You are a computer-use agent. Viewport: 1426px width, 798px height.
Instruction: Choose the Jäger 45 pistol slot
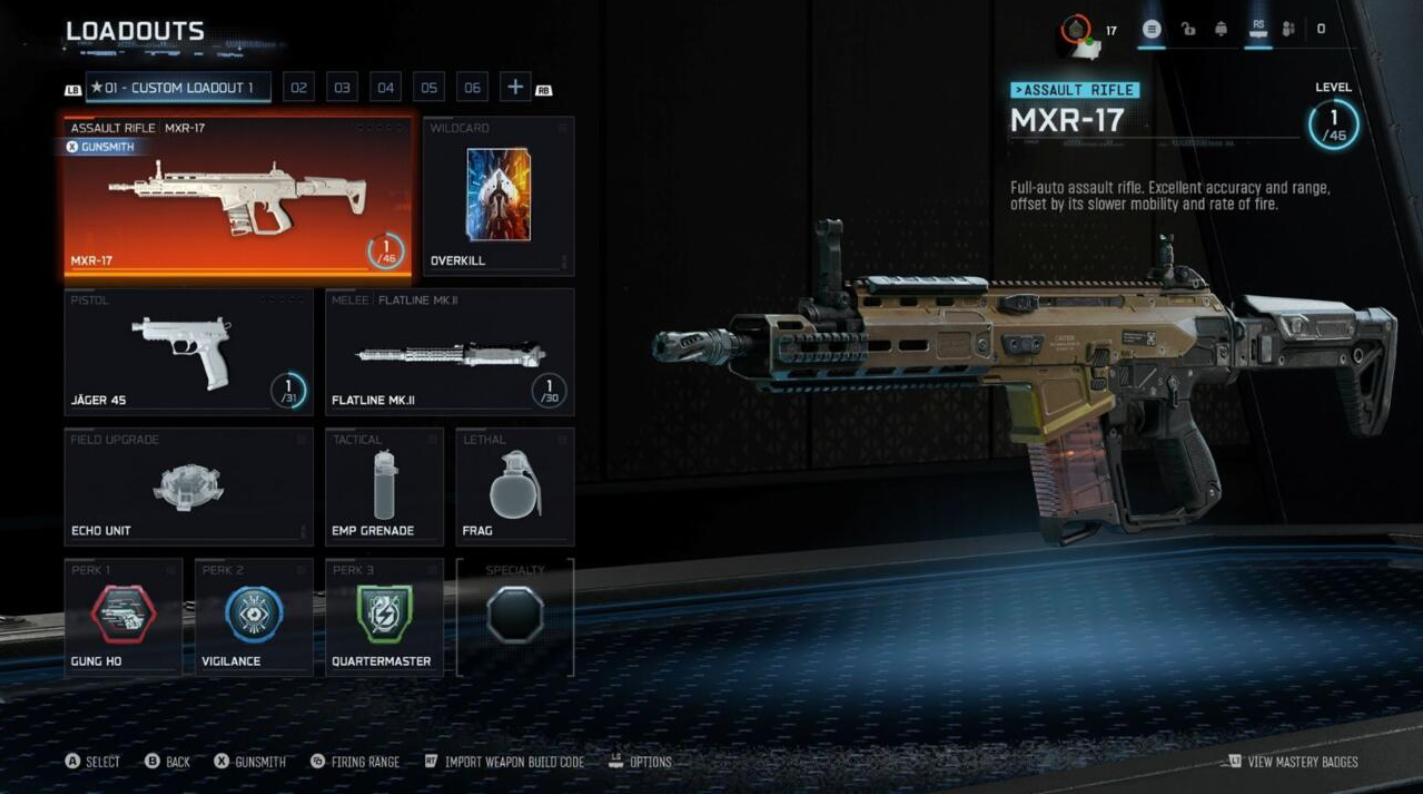[x=188, y=351]
